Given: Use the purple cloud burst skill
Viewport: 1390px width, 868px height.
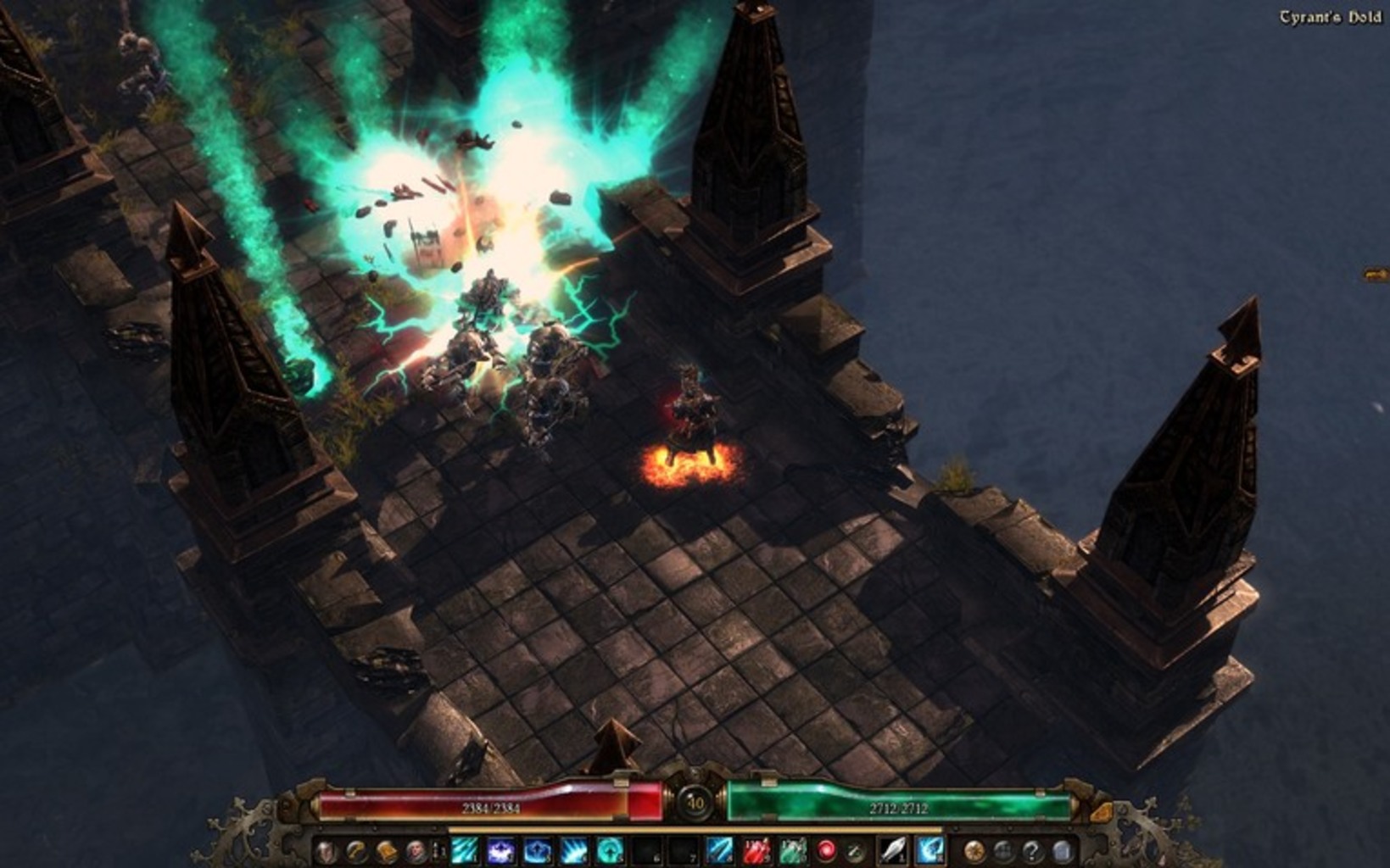Looking at the screenshot, I should coord(500,850).
